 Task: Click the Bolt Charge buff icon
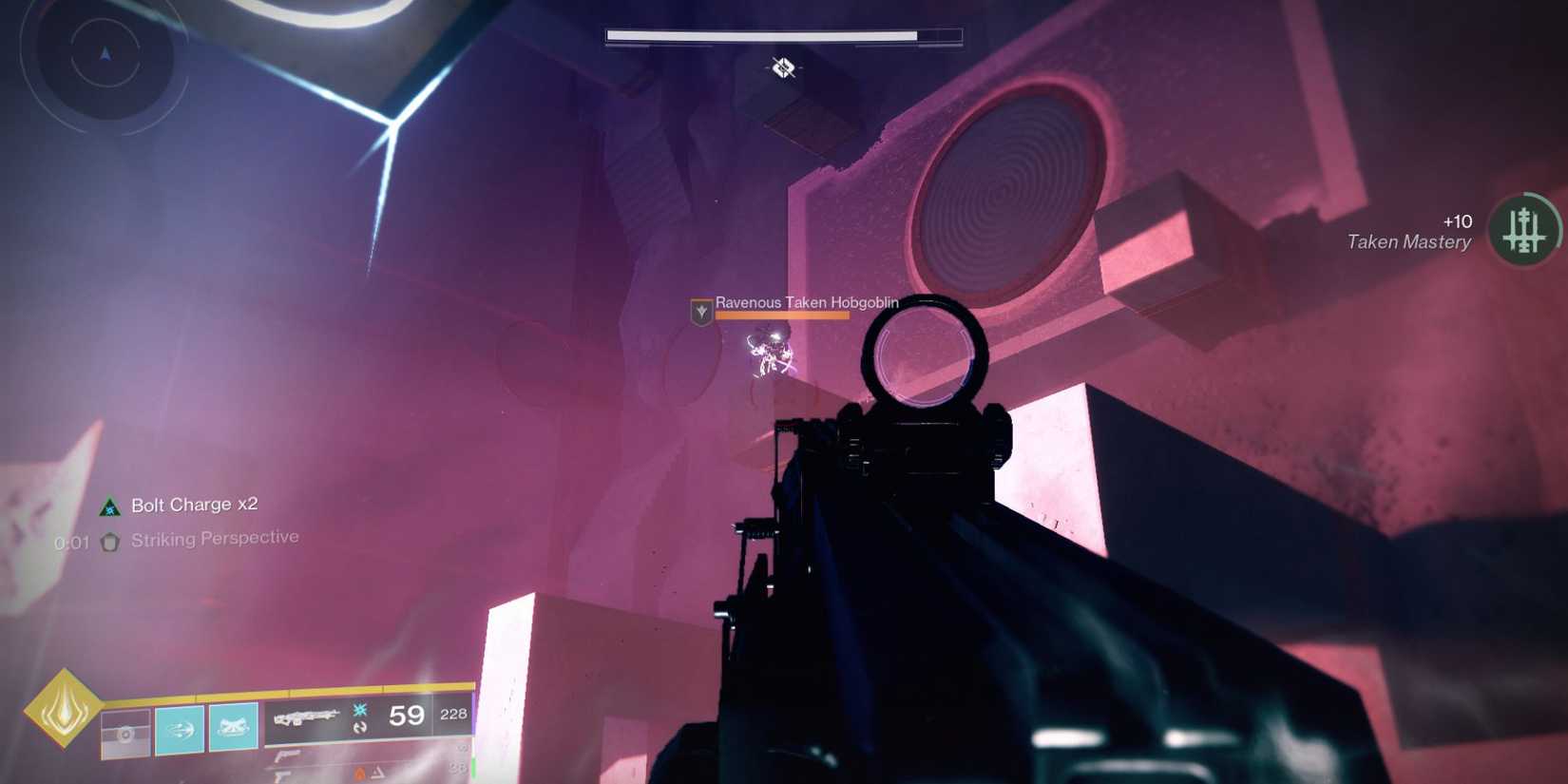point(109,505)
